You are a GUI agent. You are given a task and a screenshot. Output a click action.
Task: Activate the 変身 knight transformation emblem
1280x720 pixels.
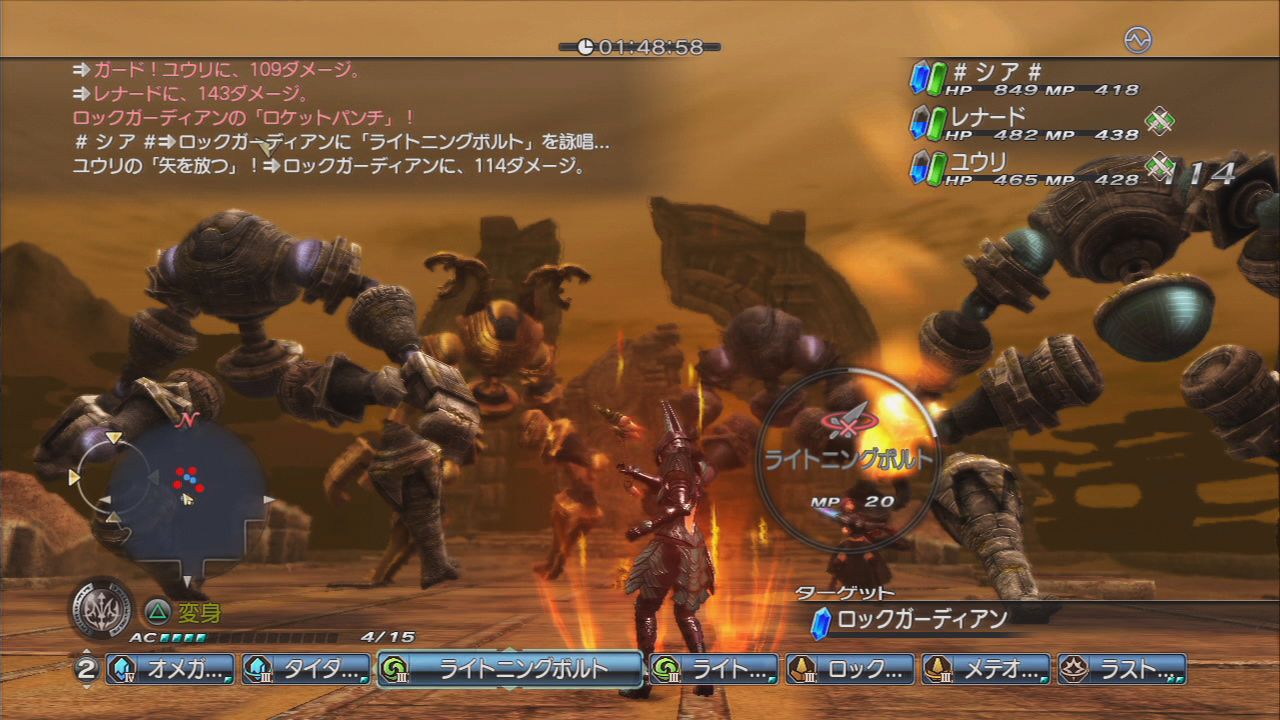pos(102,606)
